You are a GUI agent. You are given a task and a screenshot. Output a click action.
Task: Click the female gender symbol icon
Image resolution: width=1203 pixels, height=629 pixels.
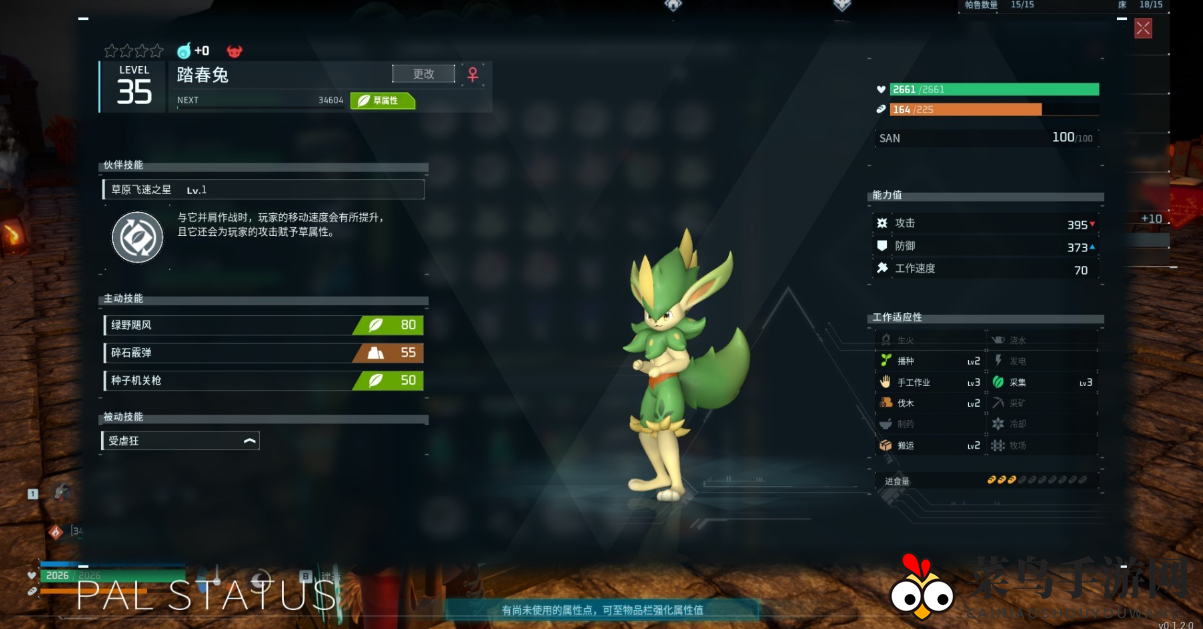473,74
